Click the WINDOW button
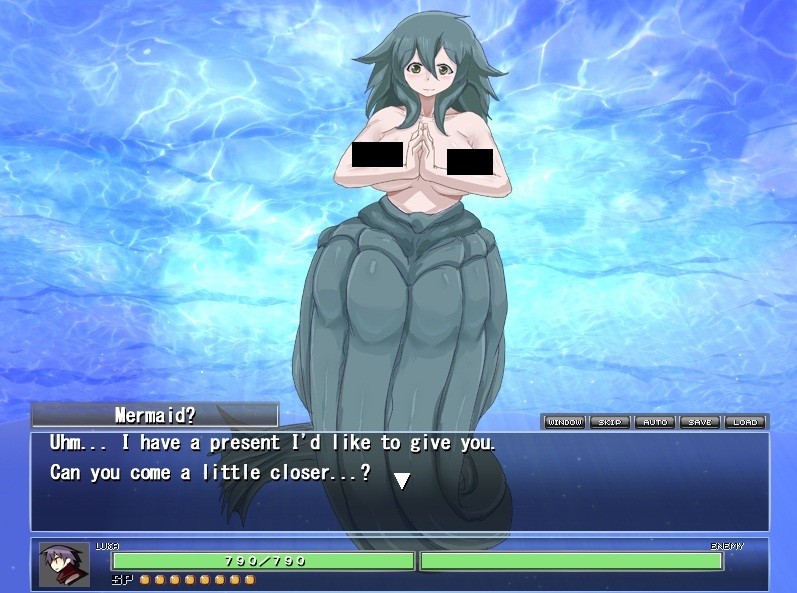Image resolution: width=797 pixels, height=593 pixels. click(x=564, y=422)
